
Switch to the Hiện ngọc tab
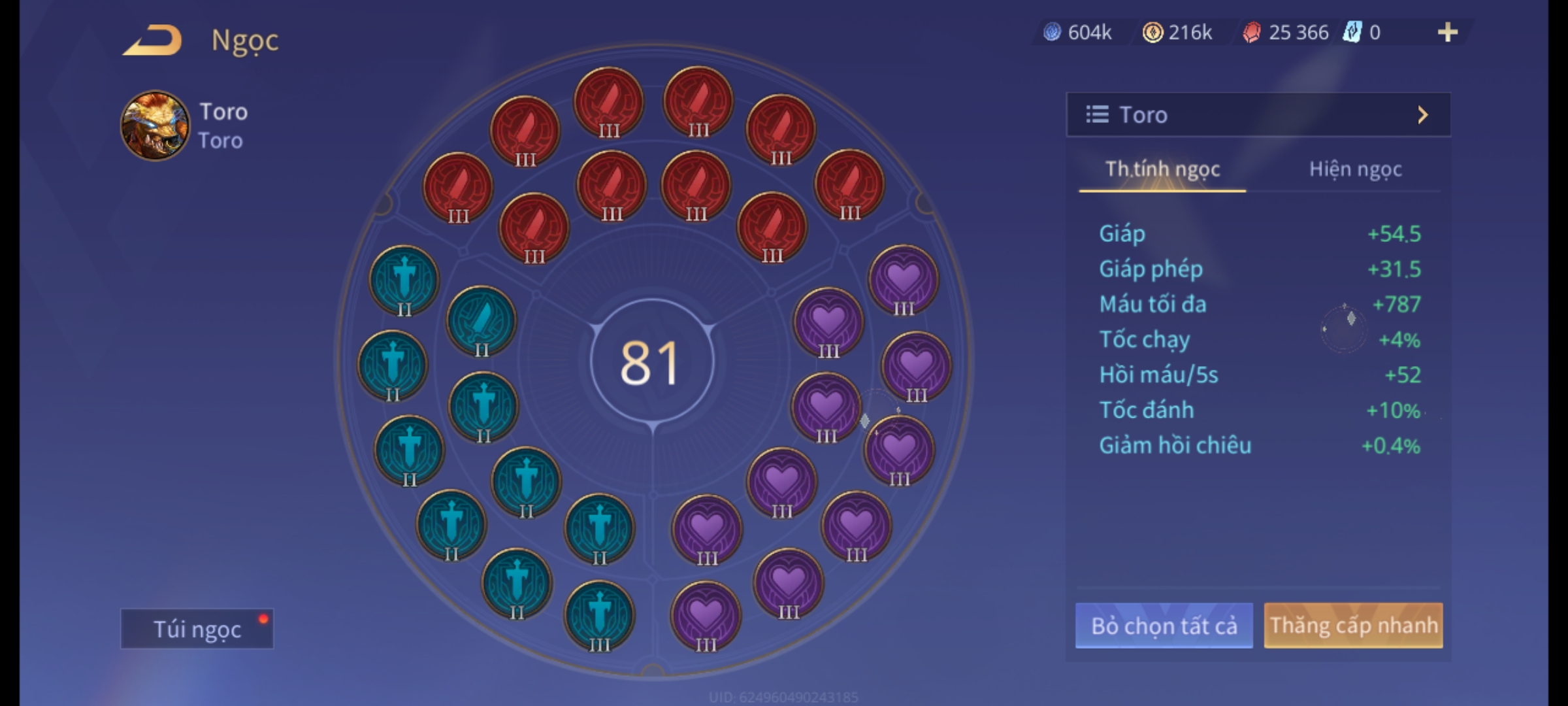coord(1355,169)
